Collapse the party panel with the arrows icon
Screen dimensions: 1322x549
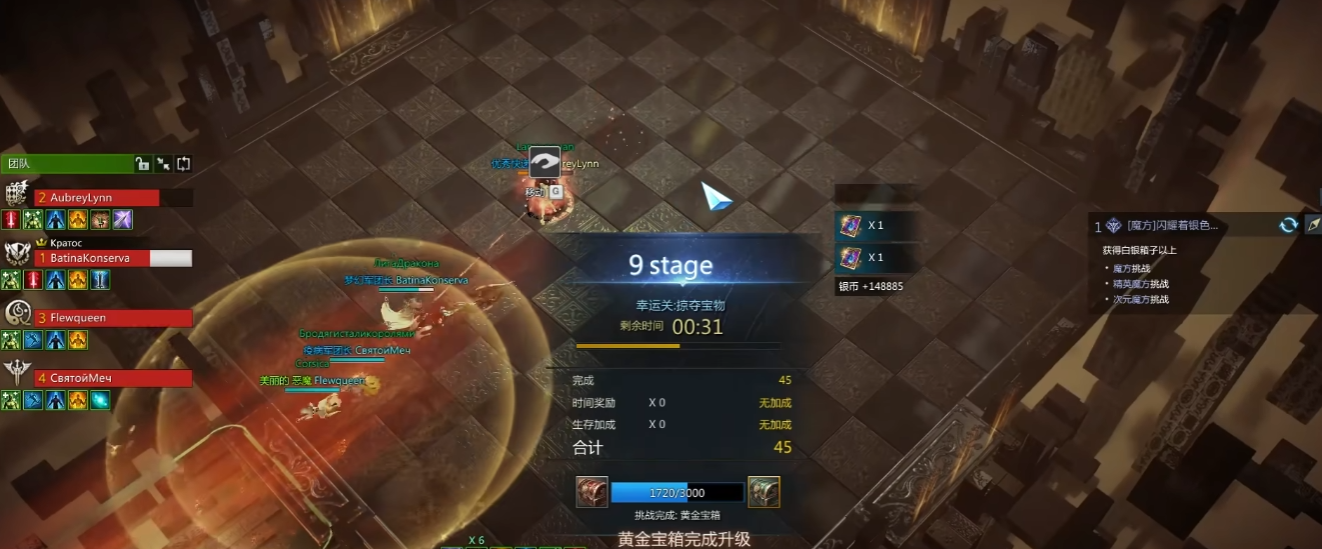163,164
